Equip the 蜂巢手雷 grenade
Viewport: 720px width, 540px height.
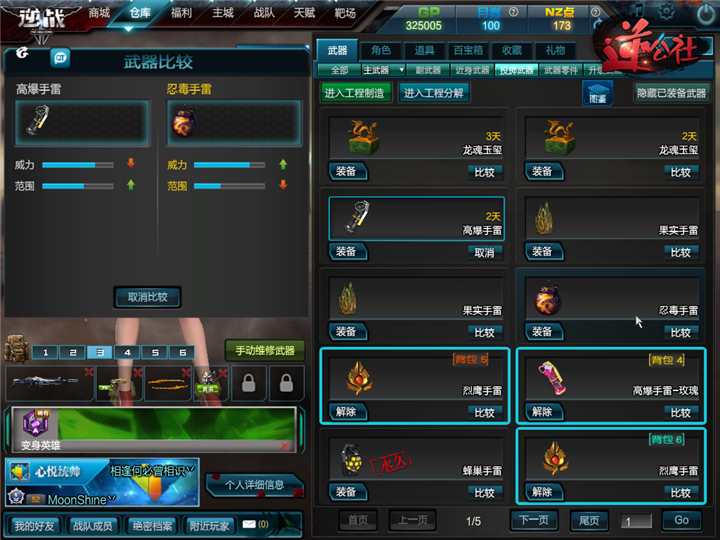pos(346,492)
